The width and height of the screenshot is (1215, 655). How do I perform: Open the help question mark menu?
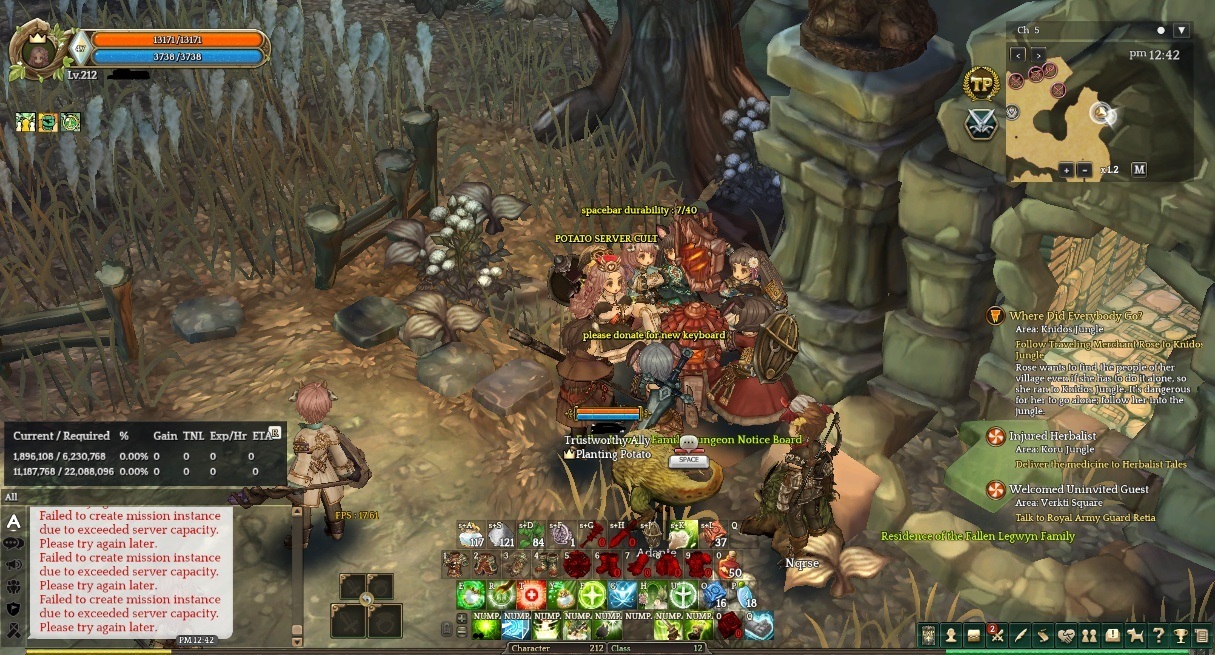(1158, 635)
